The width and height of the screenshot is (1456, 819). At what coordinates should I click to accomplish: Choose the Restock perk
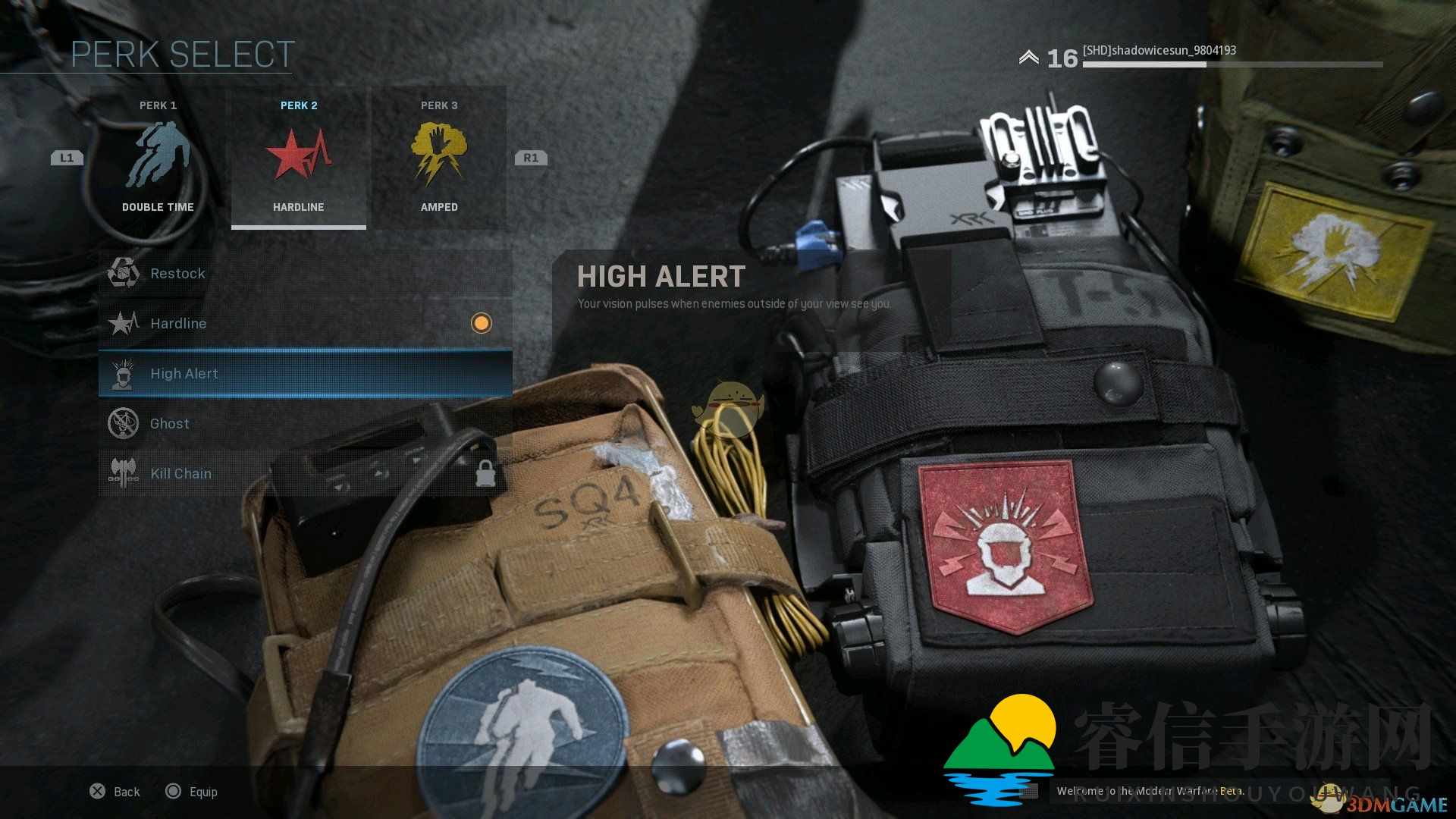(305, 273)
